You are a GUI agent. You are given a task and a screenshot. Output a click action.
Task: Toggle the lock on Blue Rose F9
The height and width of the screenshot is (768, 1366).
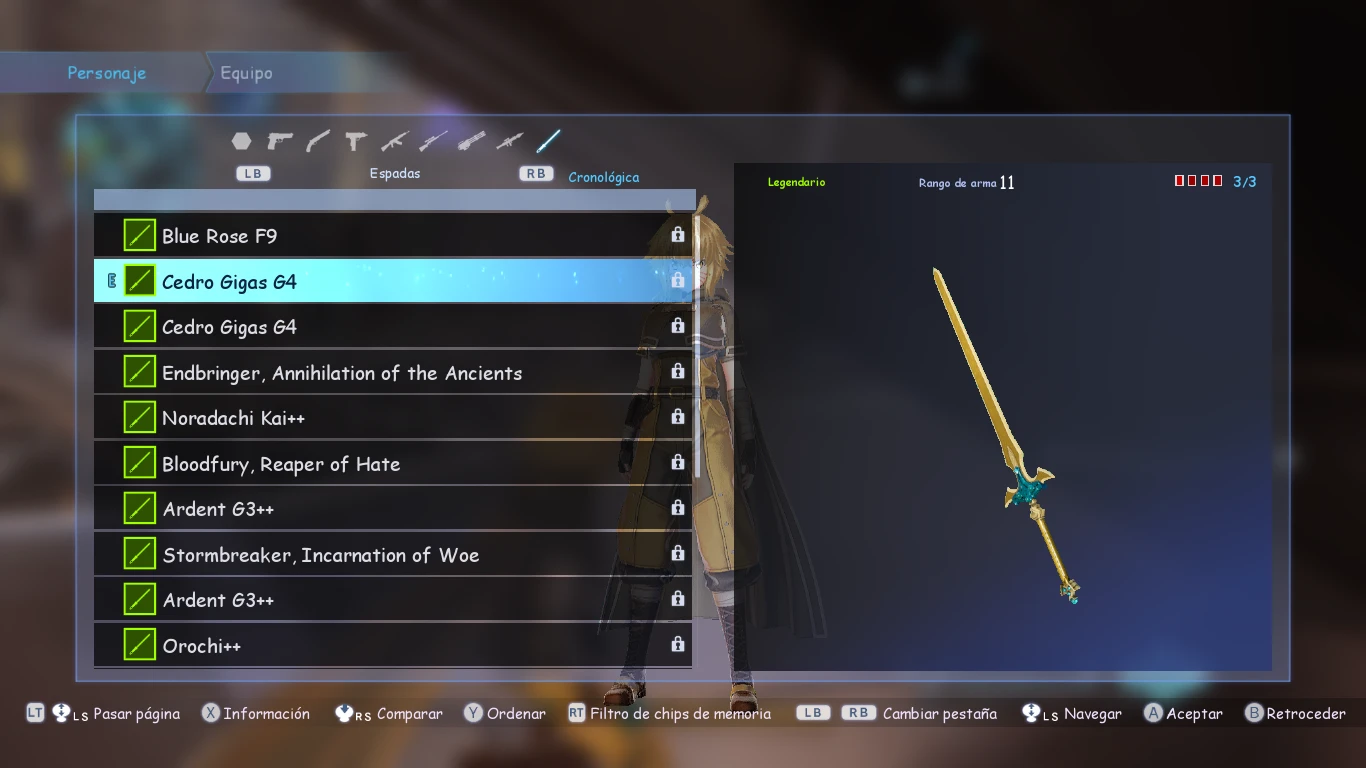point(678,235)
